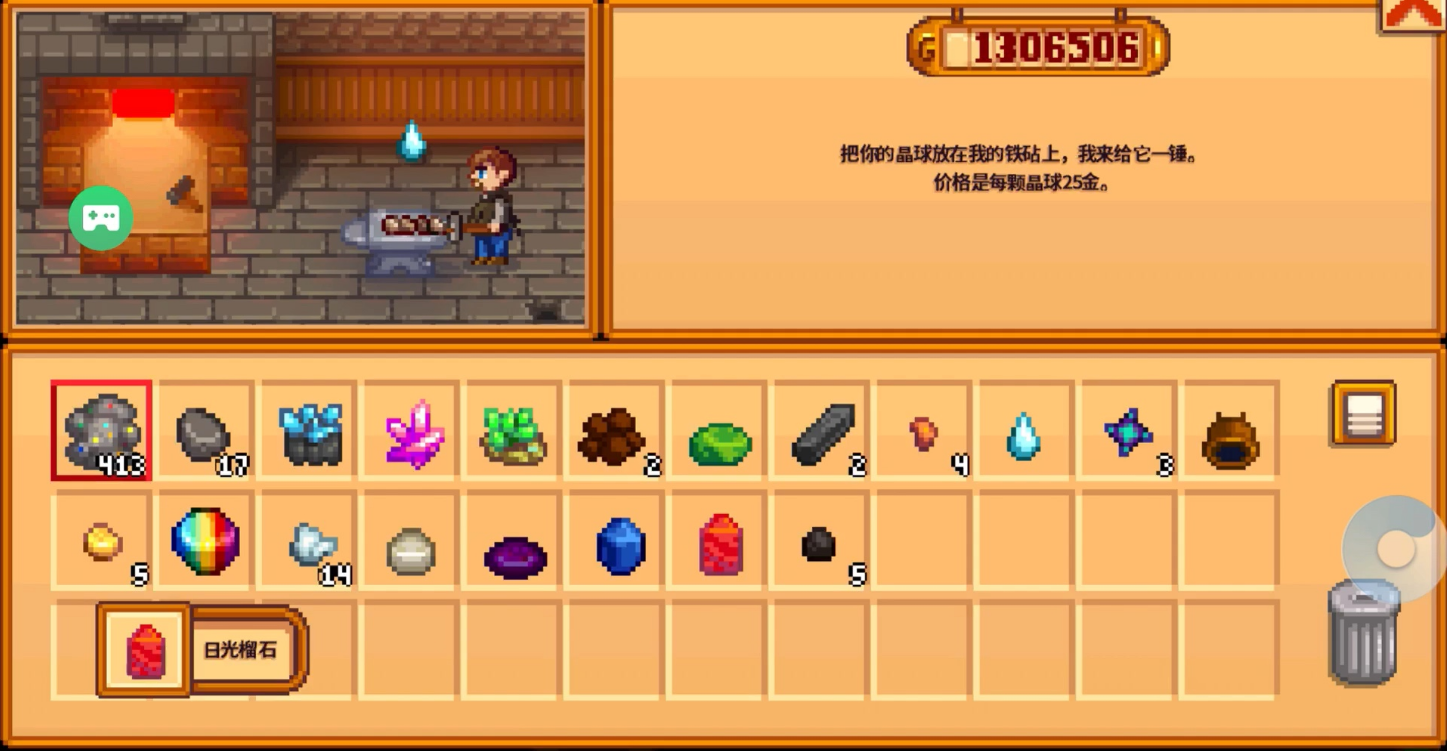This screenshot has width=1447, height=751.
Task: Open the inventory organize button
Action: click(1364, 413)
